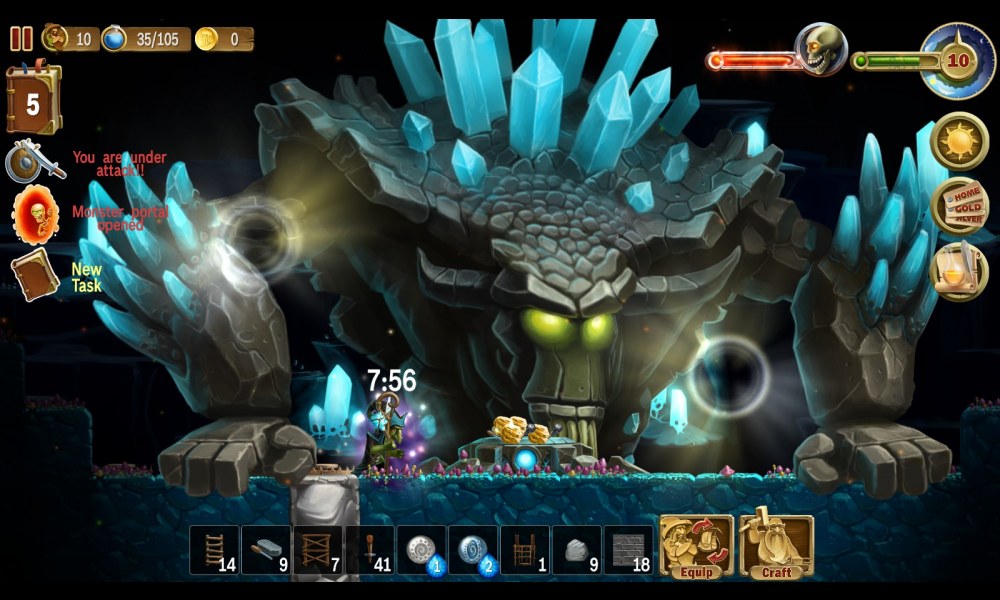Use the blue spiral rune costing 2 mana

click(473, 550)
